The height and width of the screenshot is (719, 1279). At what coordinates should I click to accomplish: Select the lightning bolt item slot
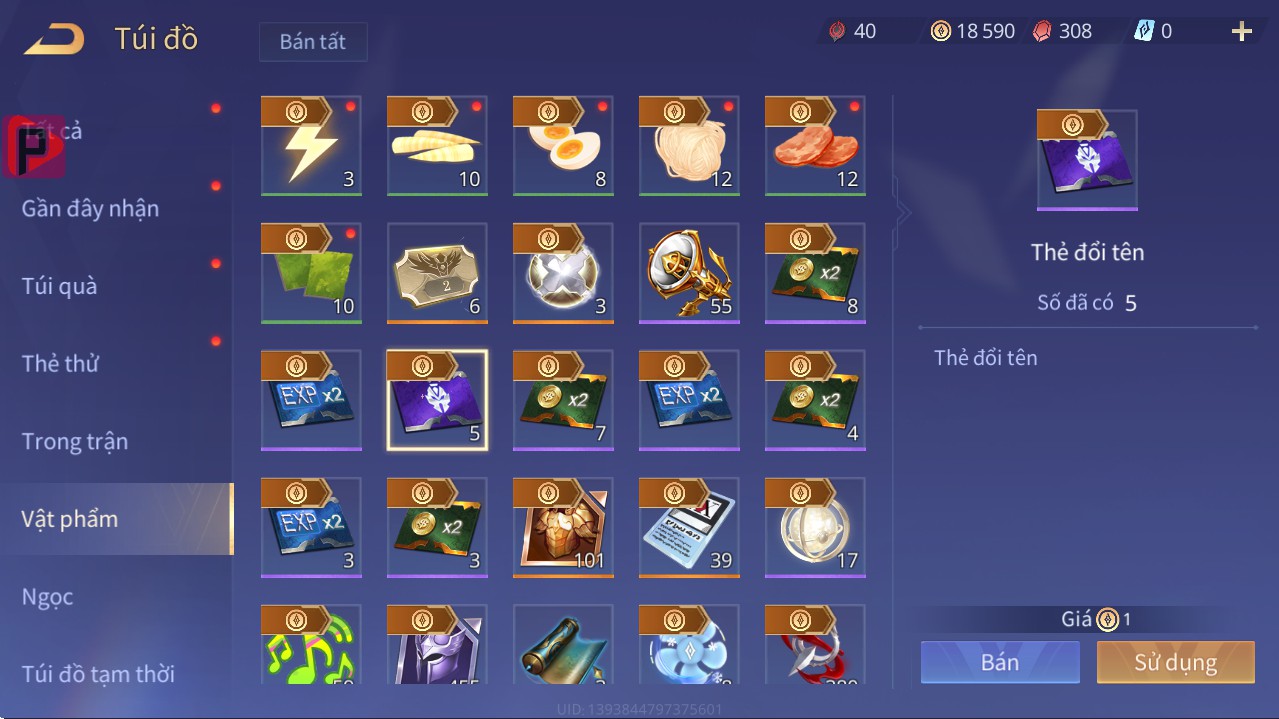311,146
